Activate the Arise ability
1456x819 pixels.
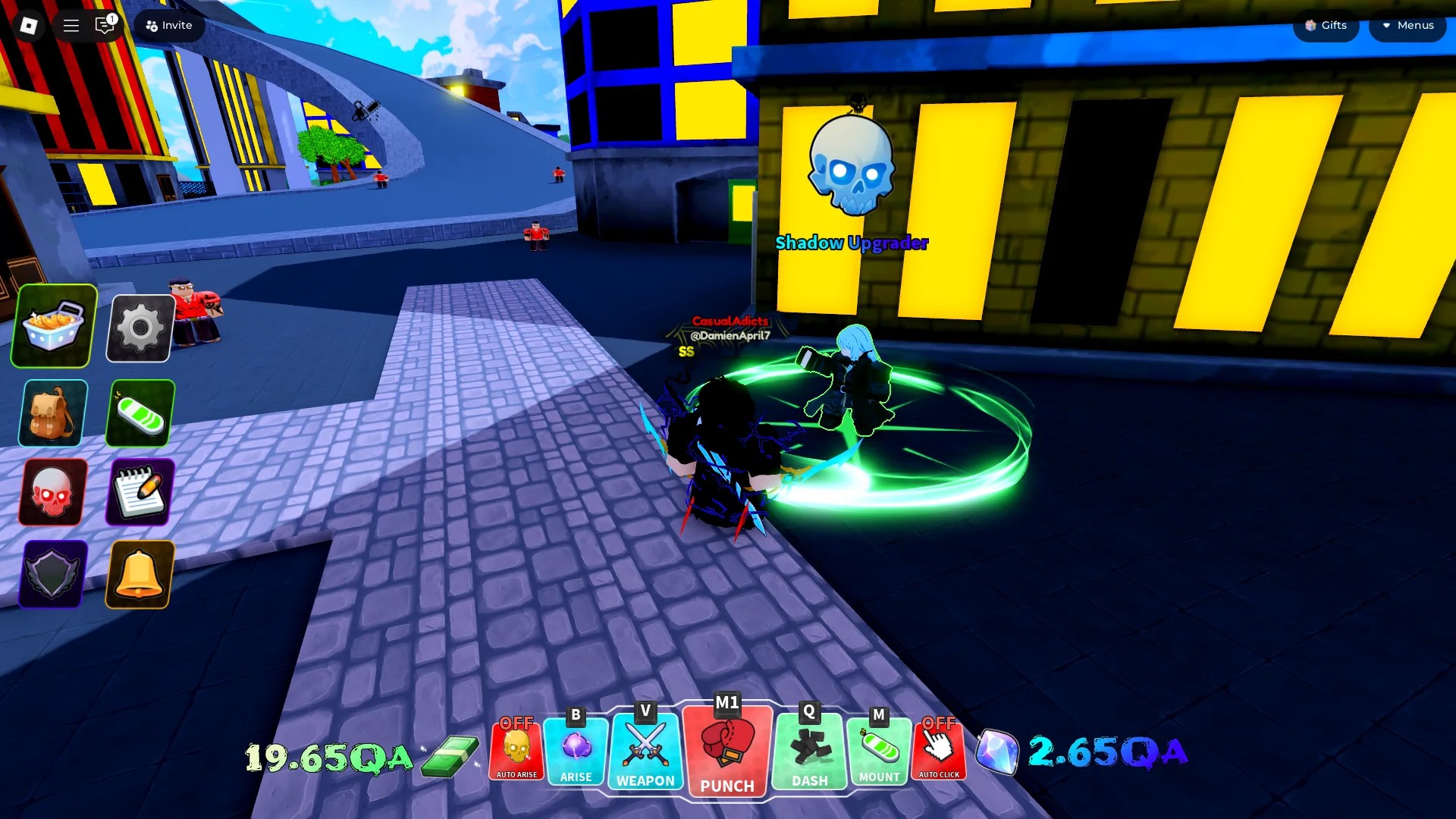[x=575, y=751]
